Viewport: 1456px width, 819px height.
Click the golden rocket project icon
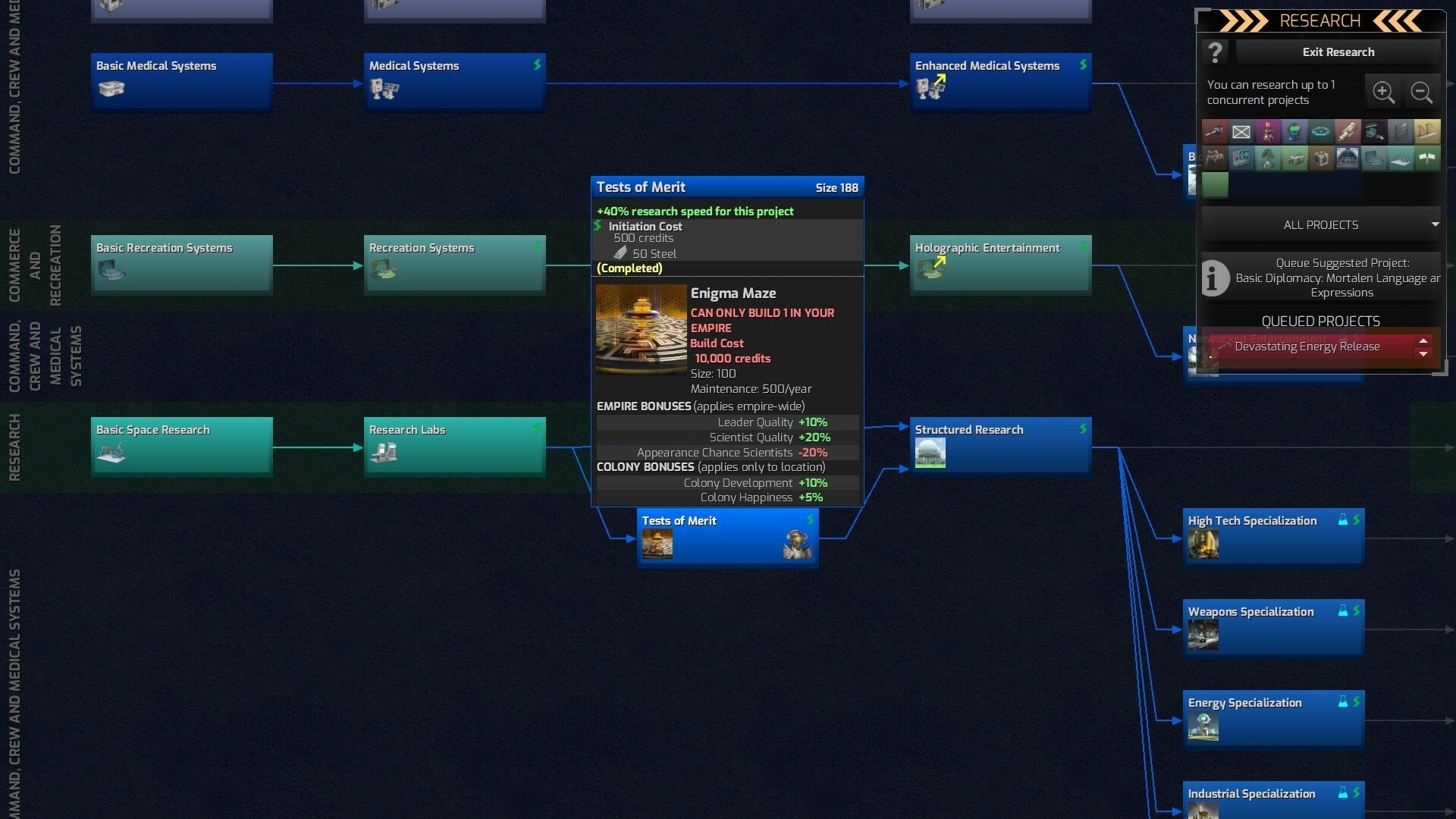1348,131
